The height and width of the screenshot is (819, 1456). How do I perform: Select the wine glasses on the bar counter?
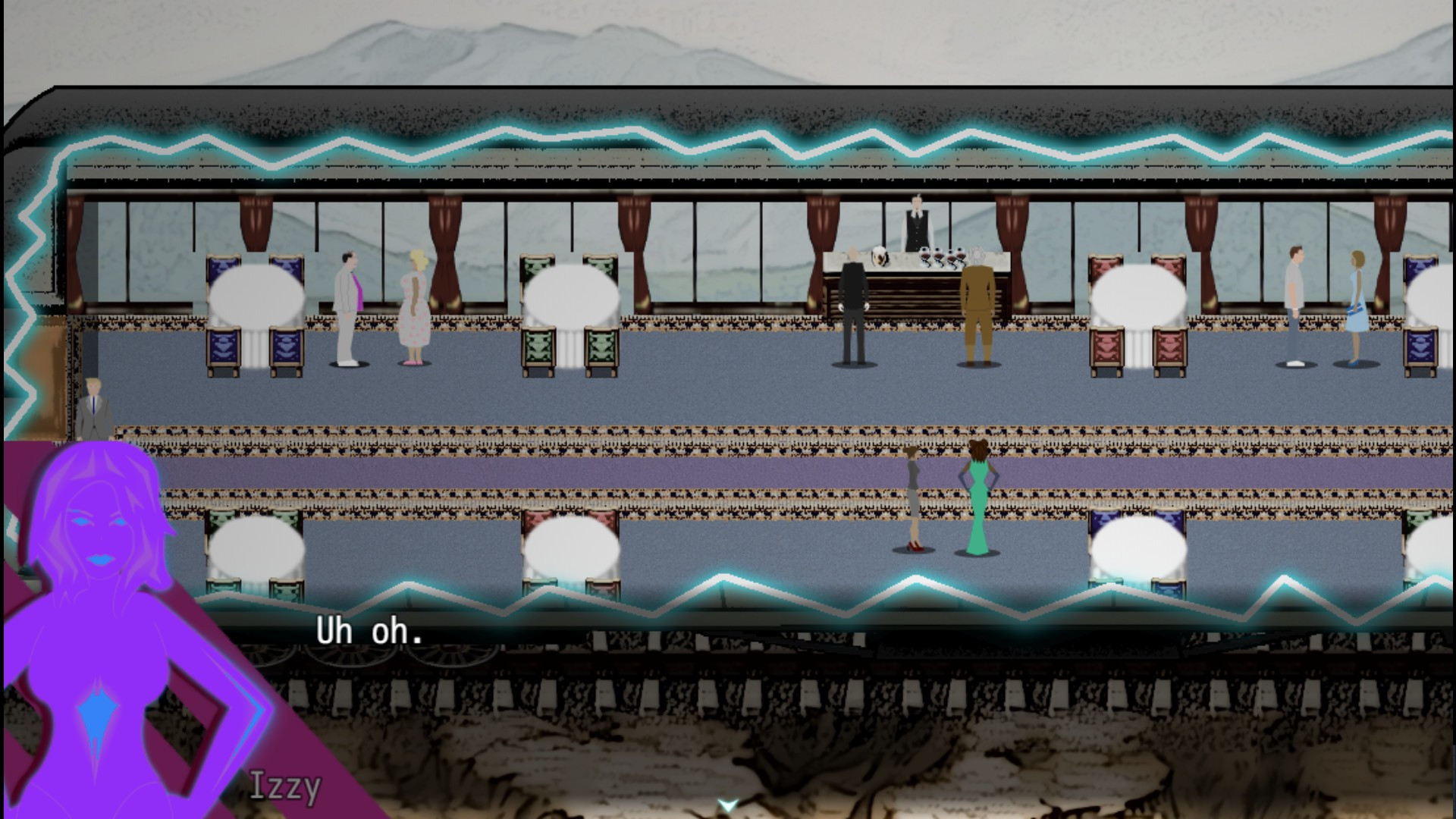(x=940, y=258)
